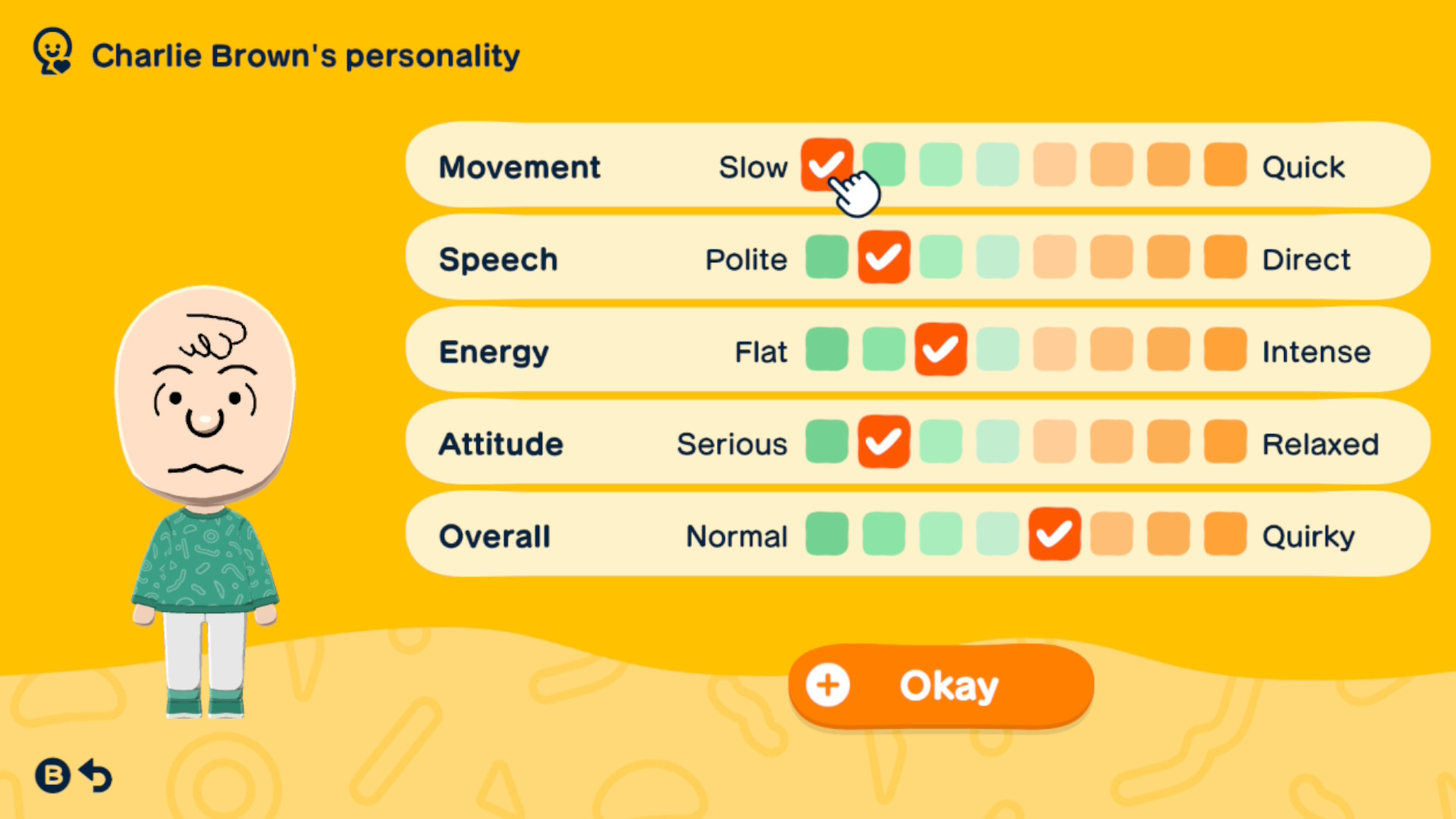Select the last Quirky segment on Overall
1456x819 pixels.
(x=1224, y=535)
